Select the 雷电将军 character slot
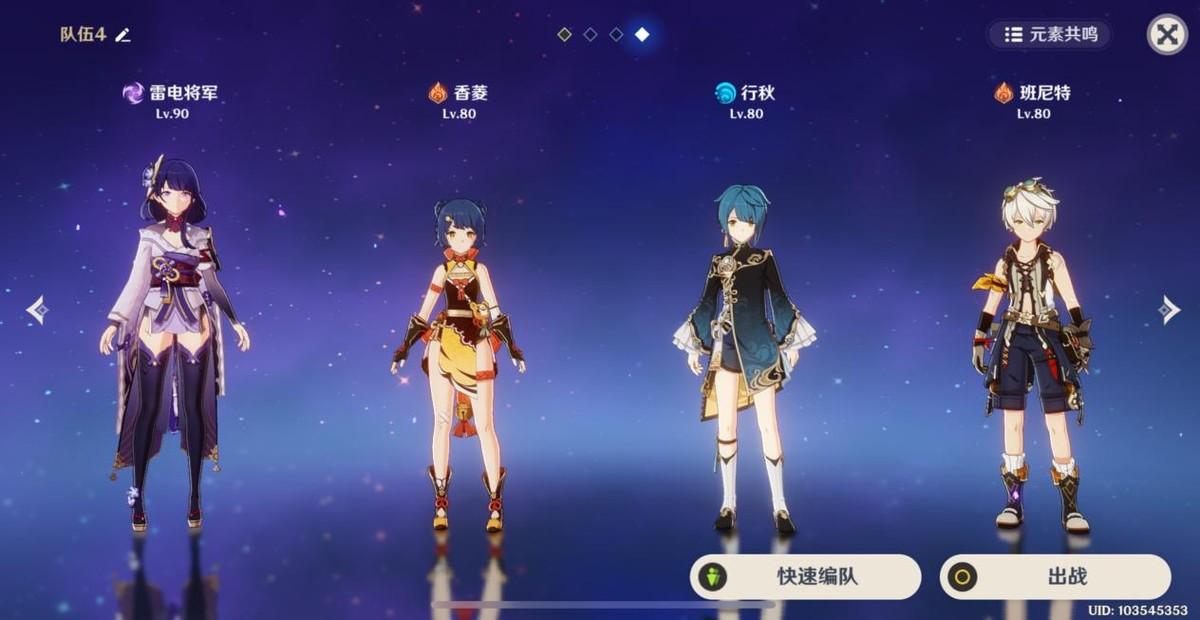 (172, 340)
